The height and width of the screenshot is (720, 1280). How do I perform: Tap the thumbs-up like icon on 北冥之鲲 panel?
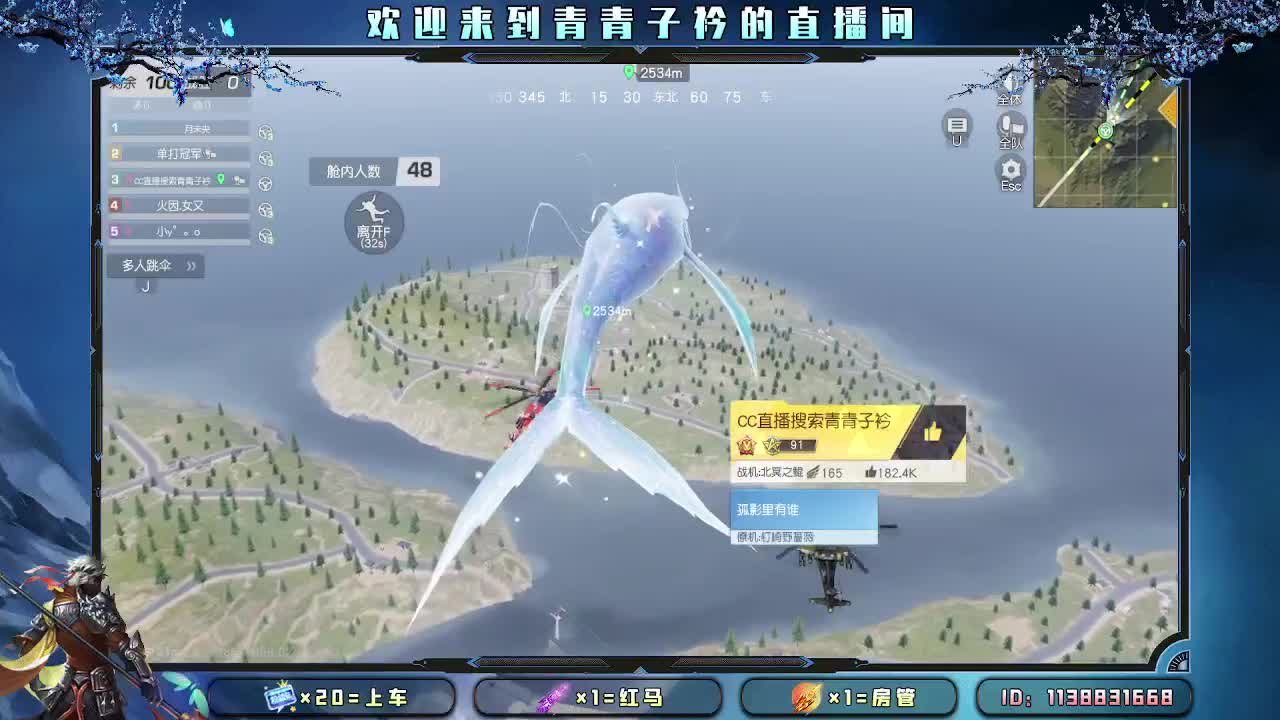[x=933, y=432]
